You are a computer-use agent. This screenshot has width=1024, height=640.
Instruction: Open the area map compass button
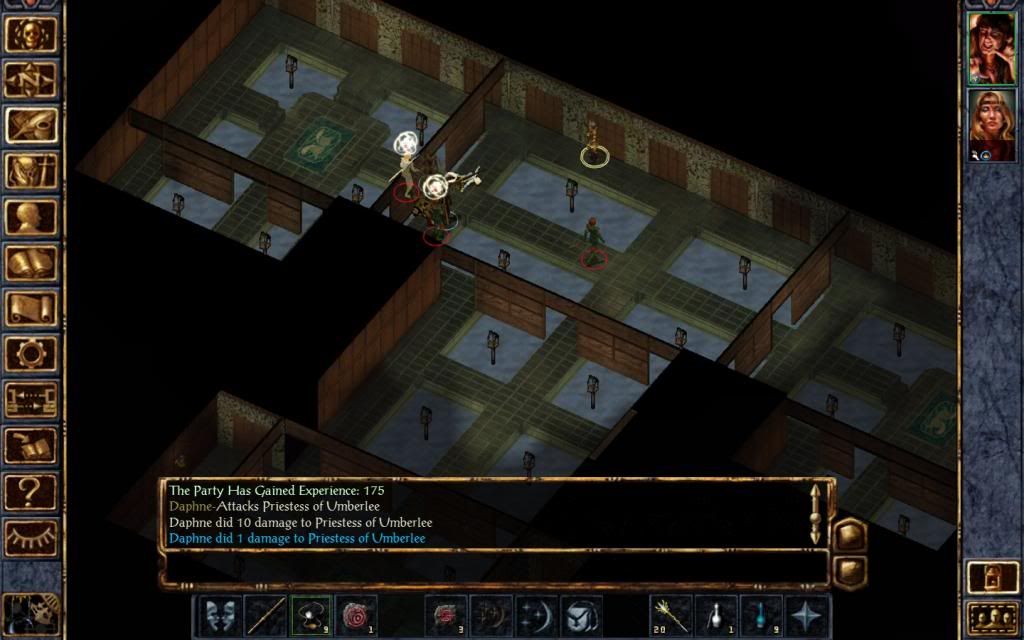coord(31,79)
